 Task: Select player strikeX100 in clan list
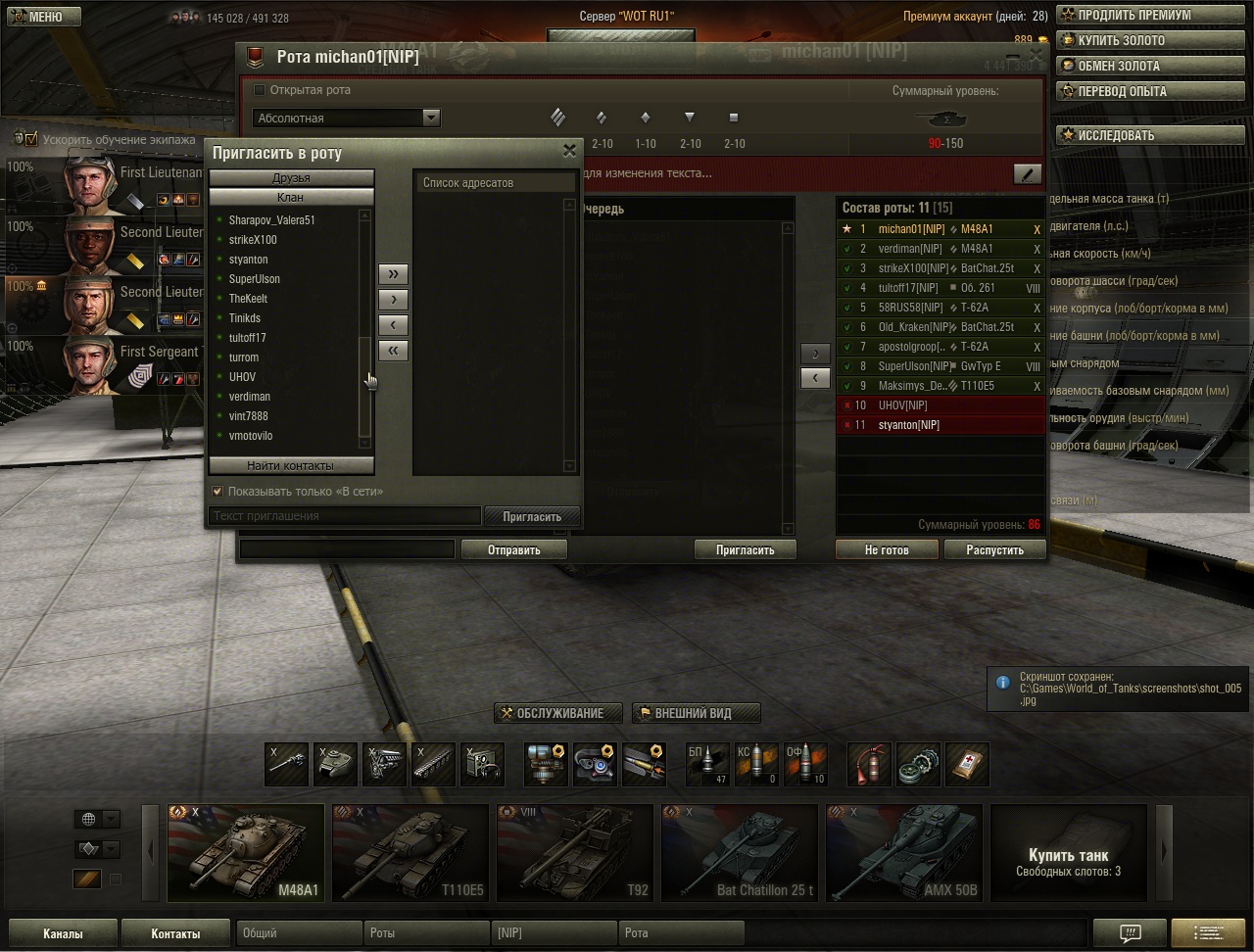(253, 240)
